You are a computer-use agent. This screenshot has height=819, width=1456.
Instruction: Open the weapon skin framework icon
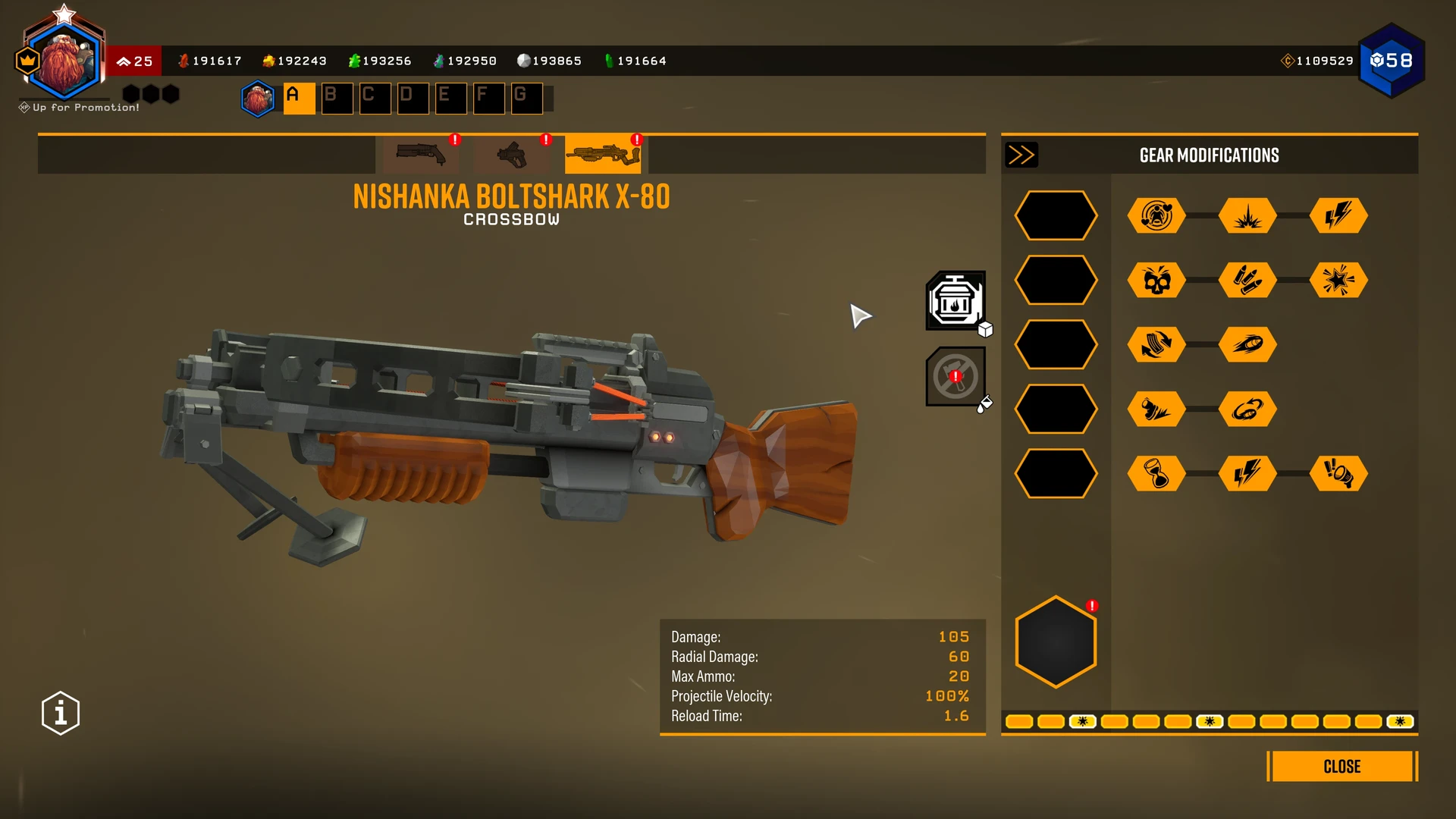(x=955, y=301)
